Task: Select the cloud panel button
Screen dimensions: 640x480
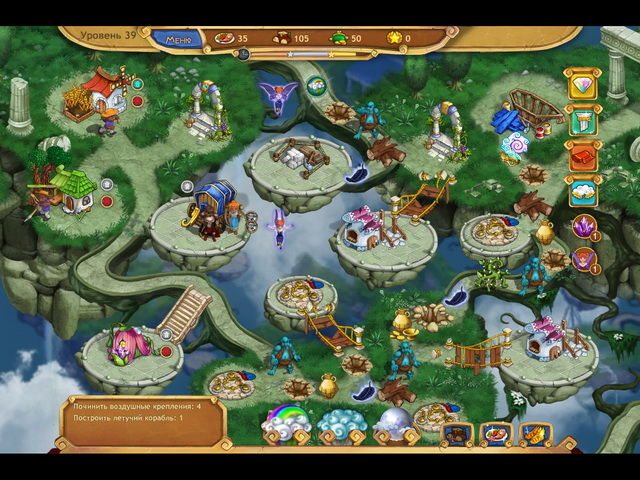Action: tap(582, 192)
